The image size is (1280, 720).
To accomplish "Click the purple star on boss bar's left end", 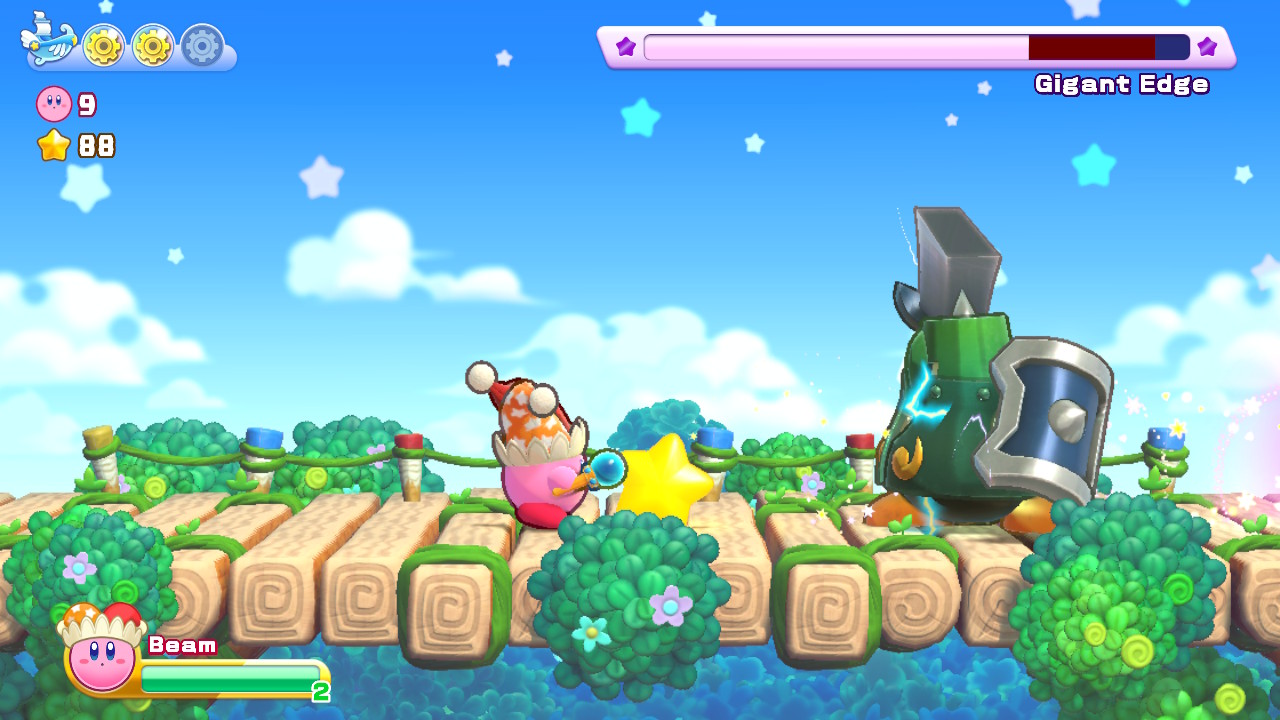I will click(x=625, y=46).
